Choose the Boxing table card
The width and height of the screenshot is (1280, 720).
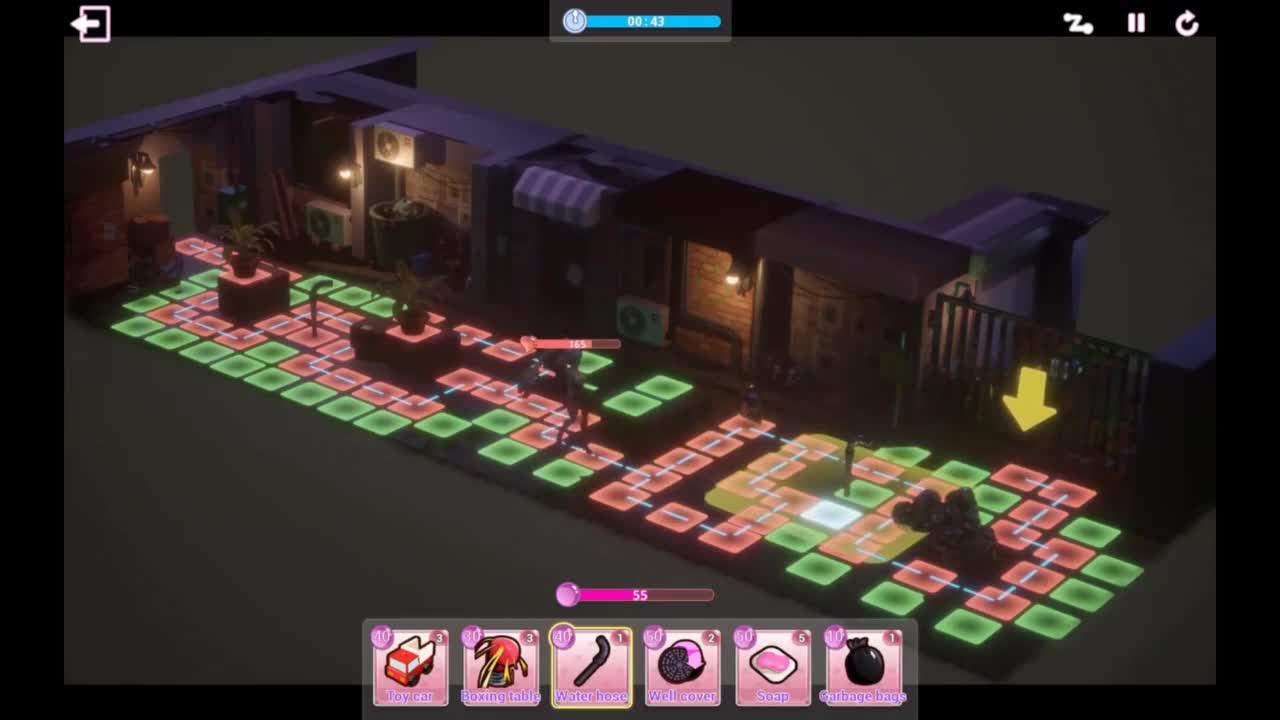click(x=500, y=666)
